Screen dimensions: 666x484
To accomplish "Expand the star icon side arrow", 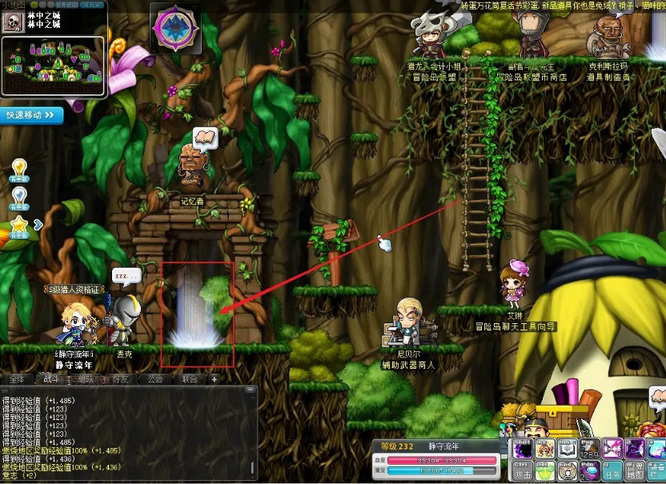I will click(38, 224).
